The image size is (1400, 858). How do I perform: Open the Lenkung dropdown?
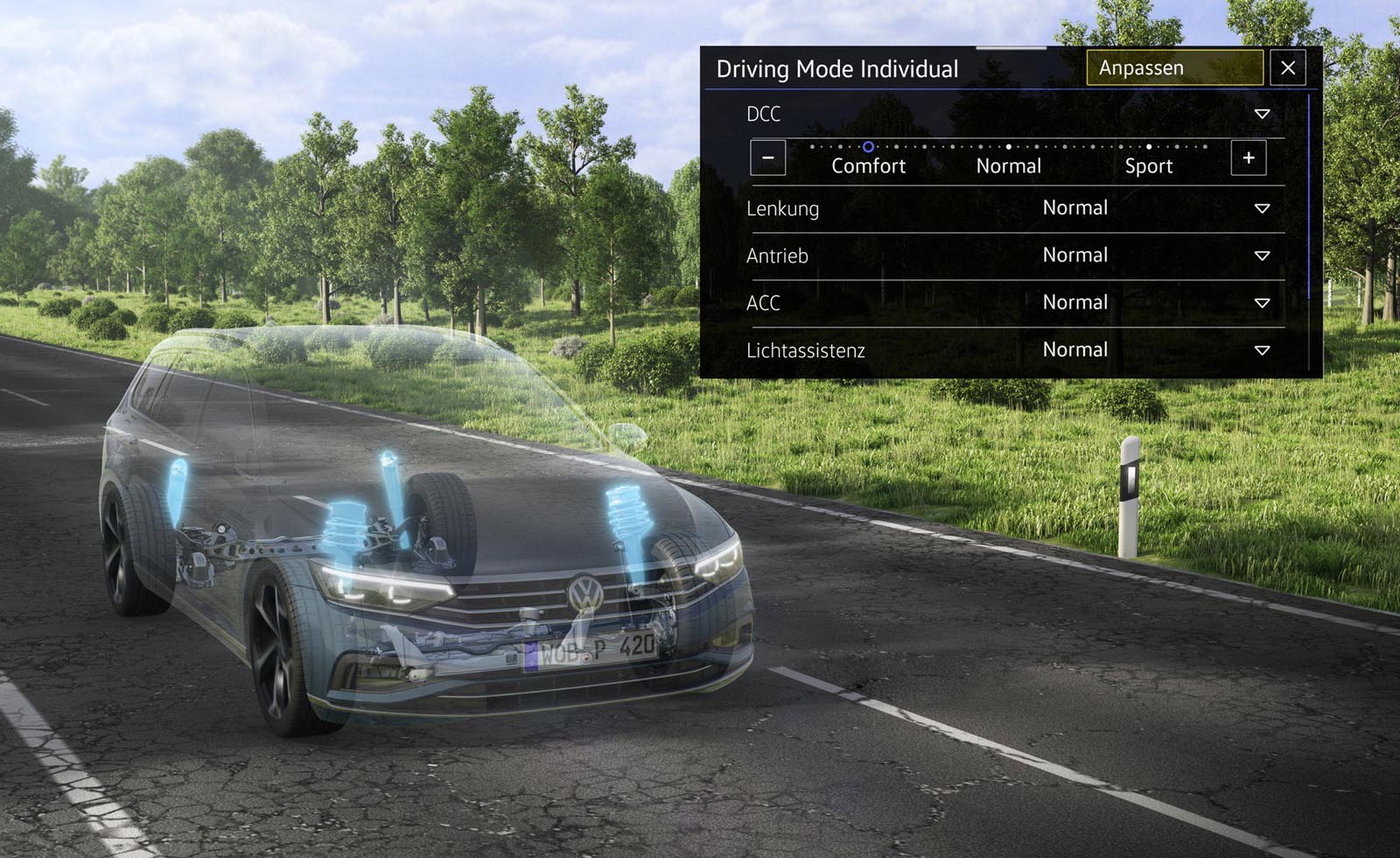1262,208
